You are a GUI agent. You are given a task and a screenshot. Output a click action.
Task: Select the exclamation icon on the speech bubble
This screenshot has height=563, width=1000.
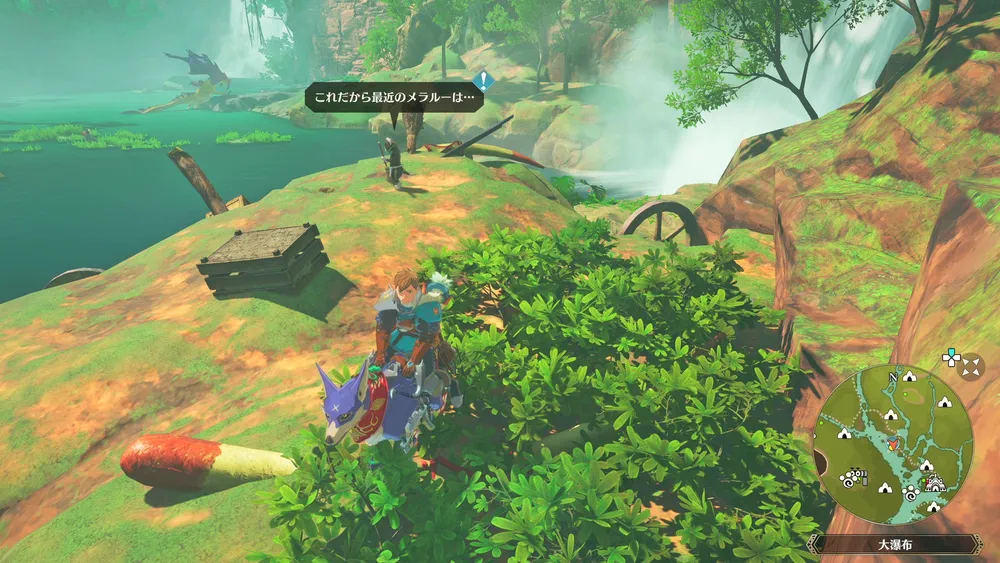coord(485,81)
